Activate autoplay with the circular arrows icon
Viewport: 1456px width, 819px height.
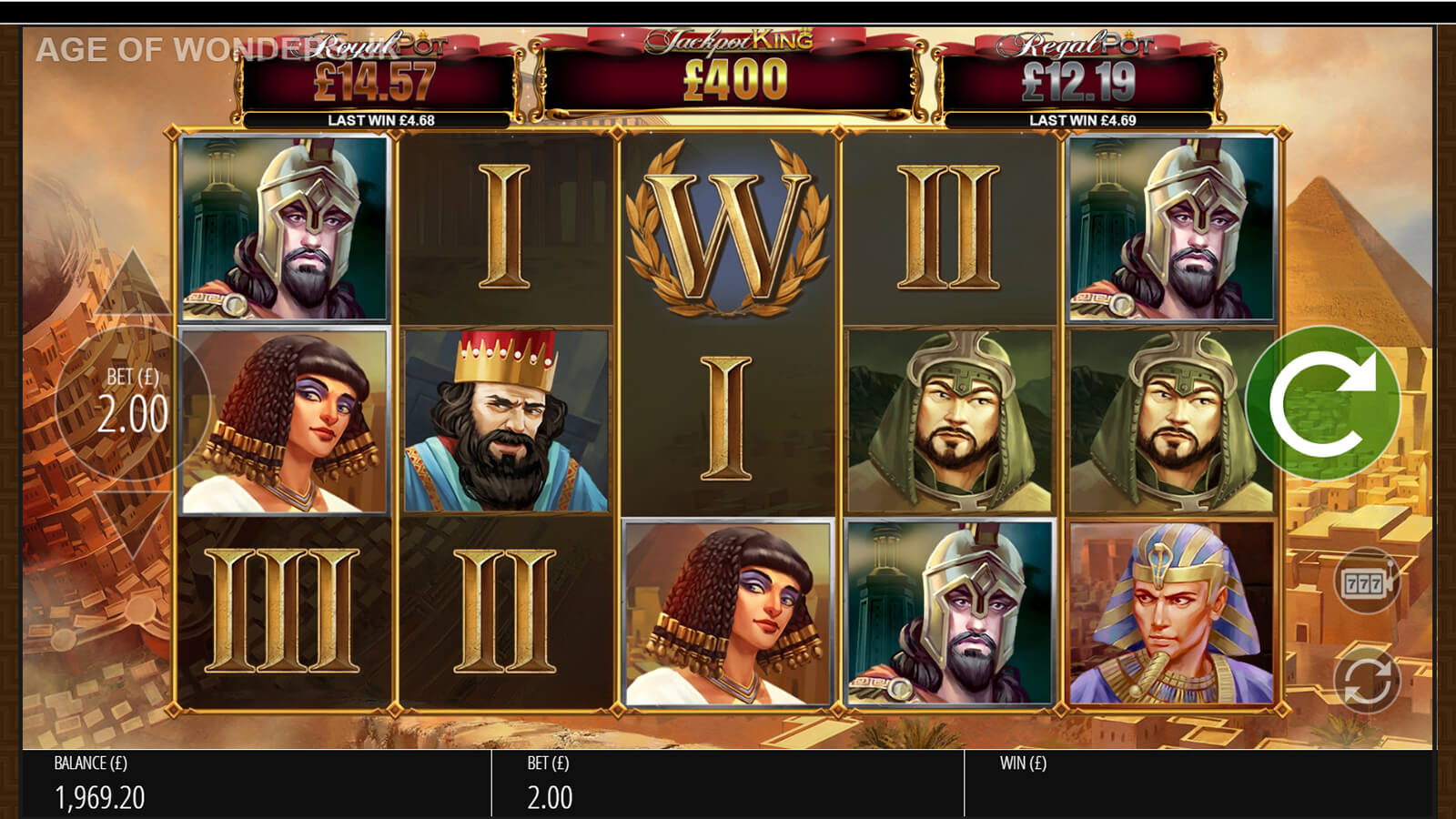[1365, 680]
